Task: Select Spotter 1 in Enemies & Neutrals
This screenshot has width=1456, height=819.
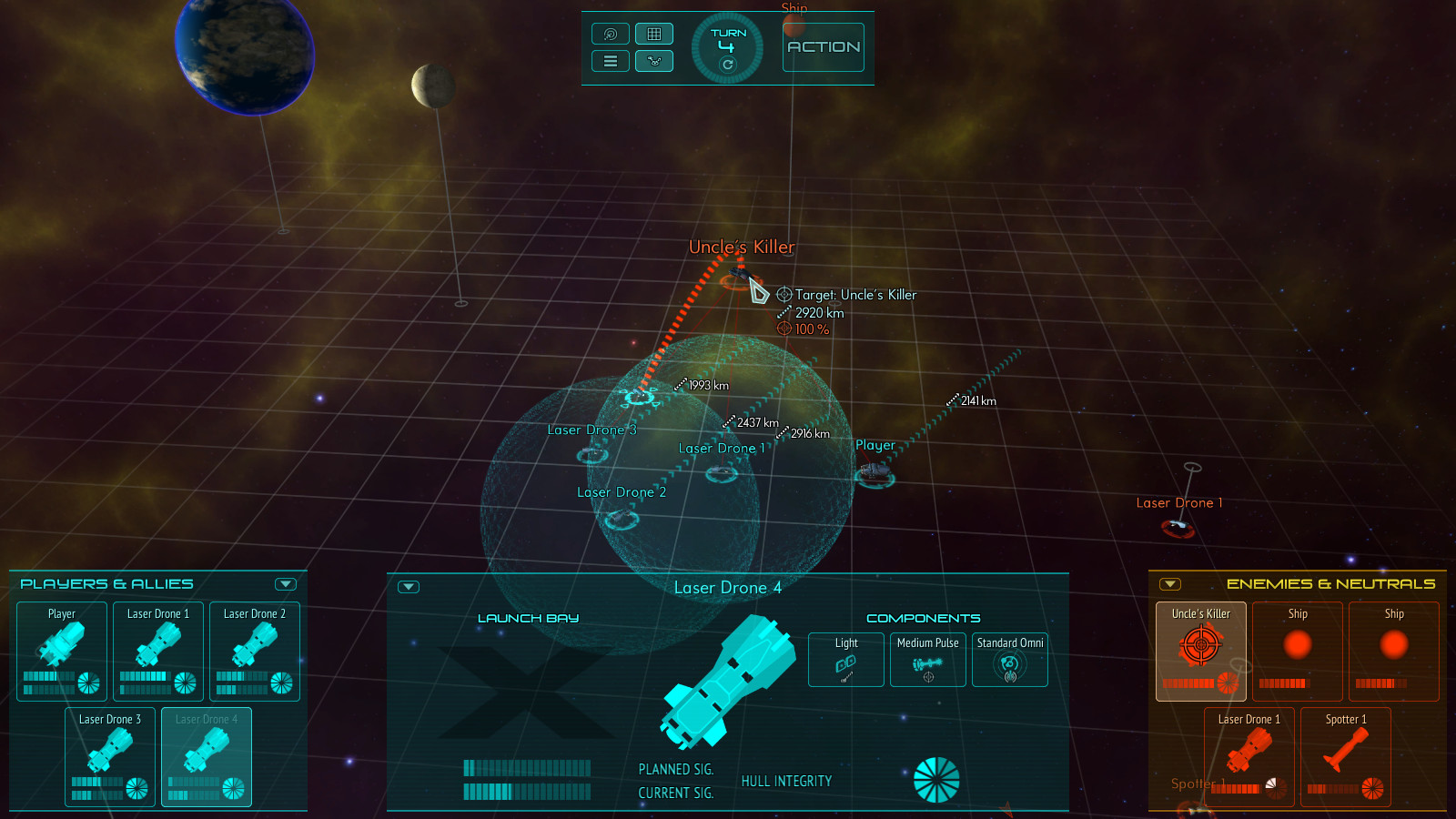Action: click(x=1345, y=755)
